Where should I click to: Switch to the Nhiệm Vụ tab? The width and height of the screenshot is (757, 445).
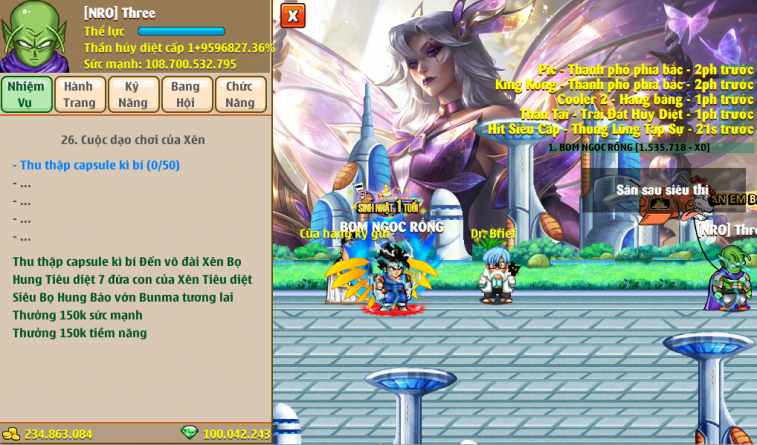pos(26,94)
